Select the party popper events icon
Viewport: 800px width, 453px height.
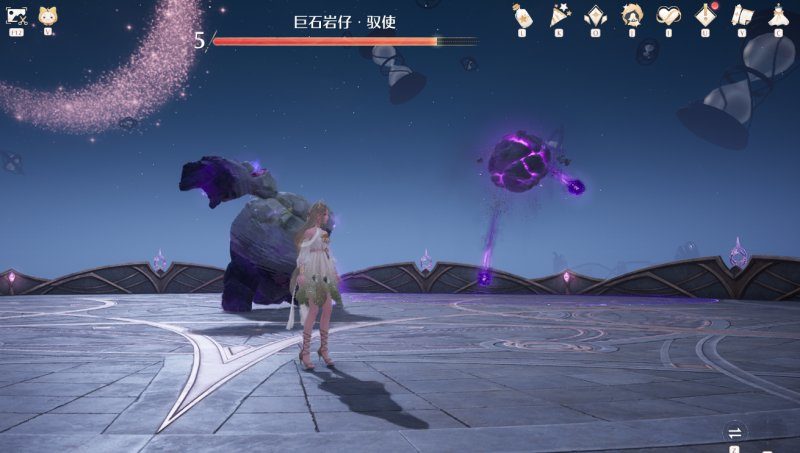pos(558,16)
